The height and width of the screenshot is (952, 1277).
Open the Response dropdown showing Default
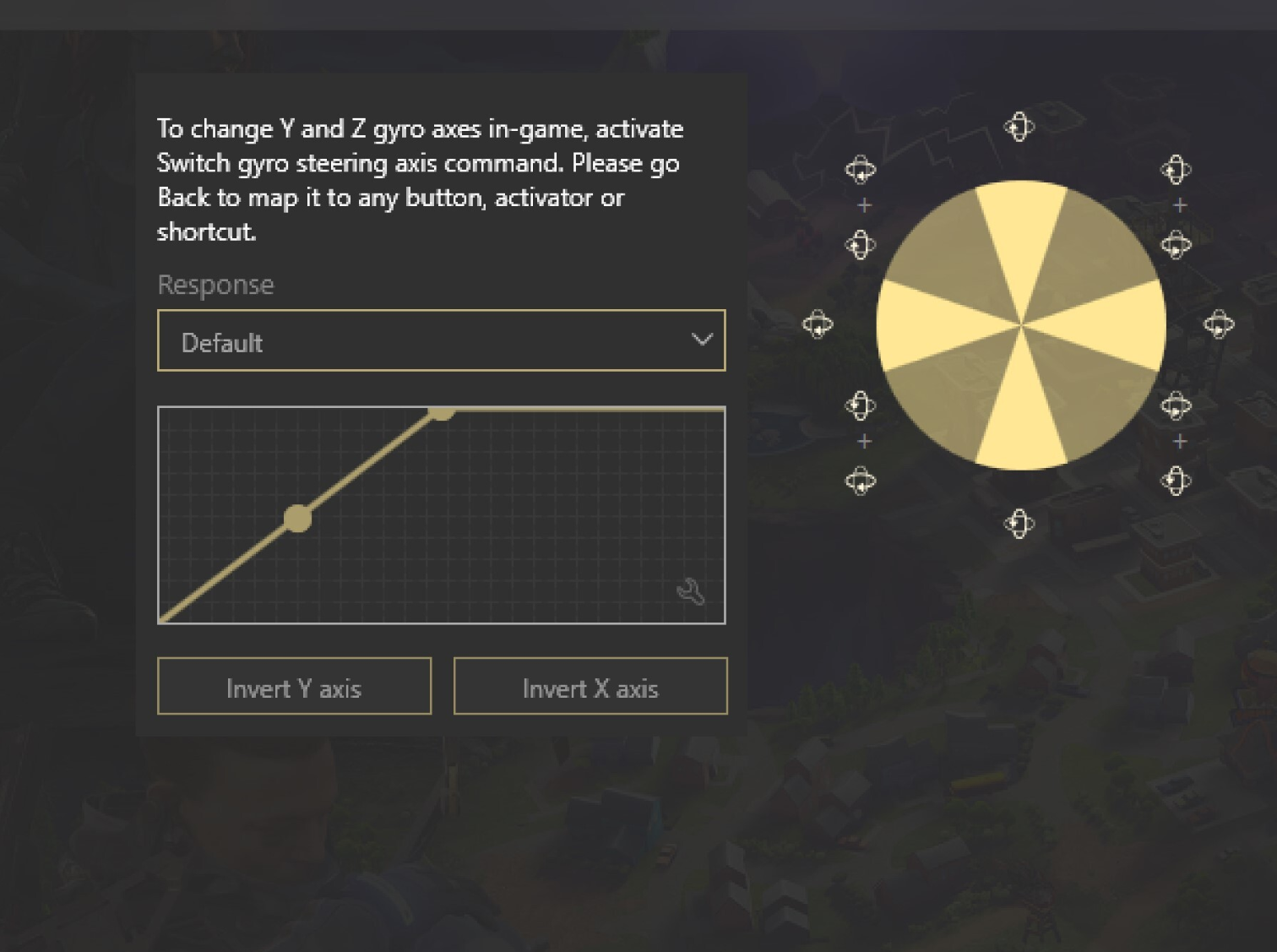[x=441, y=340]
